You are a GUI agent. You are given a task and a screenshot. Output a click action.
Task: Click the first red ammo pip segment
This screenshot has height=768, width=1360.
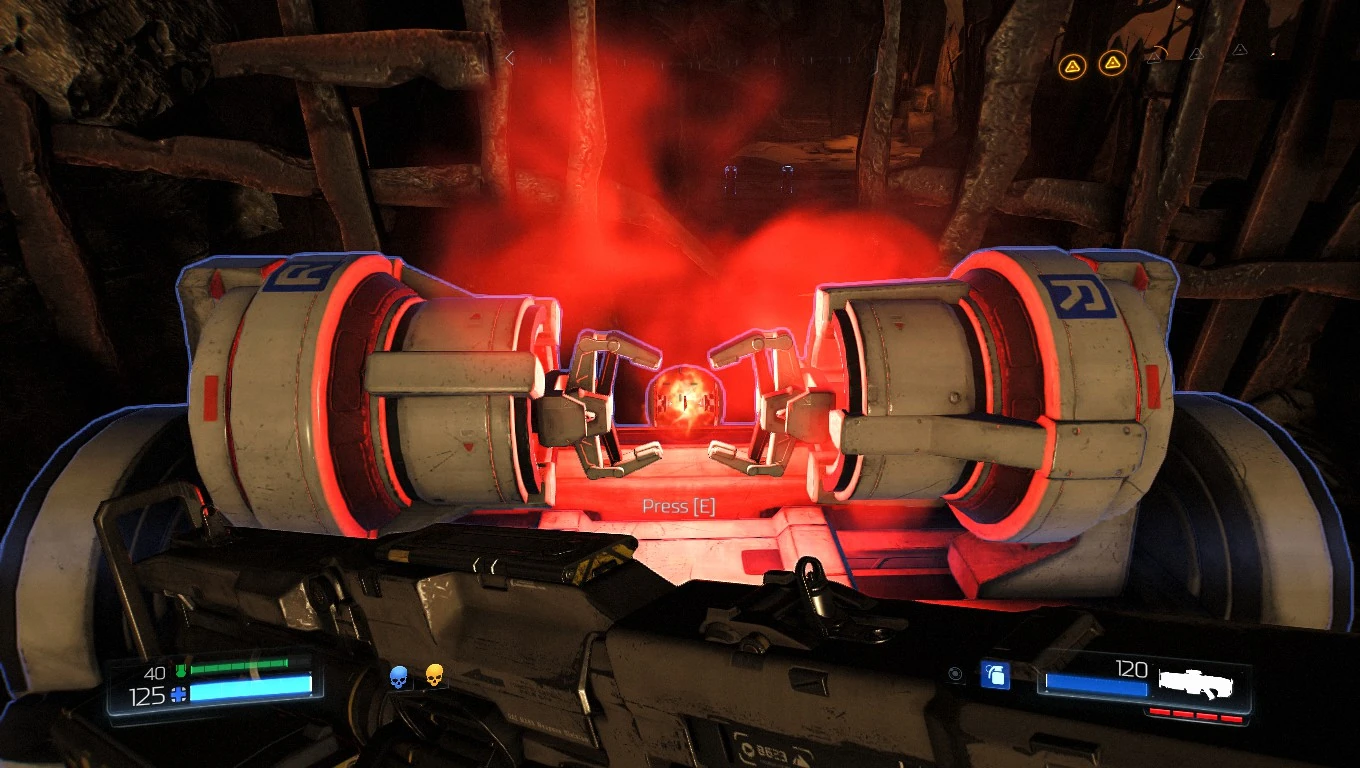[x=1162, y=714]
